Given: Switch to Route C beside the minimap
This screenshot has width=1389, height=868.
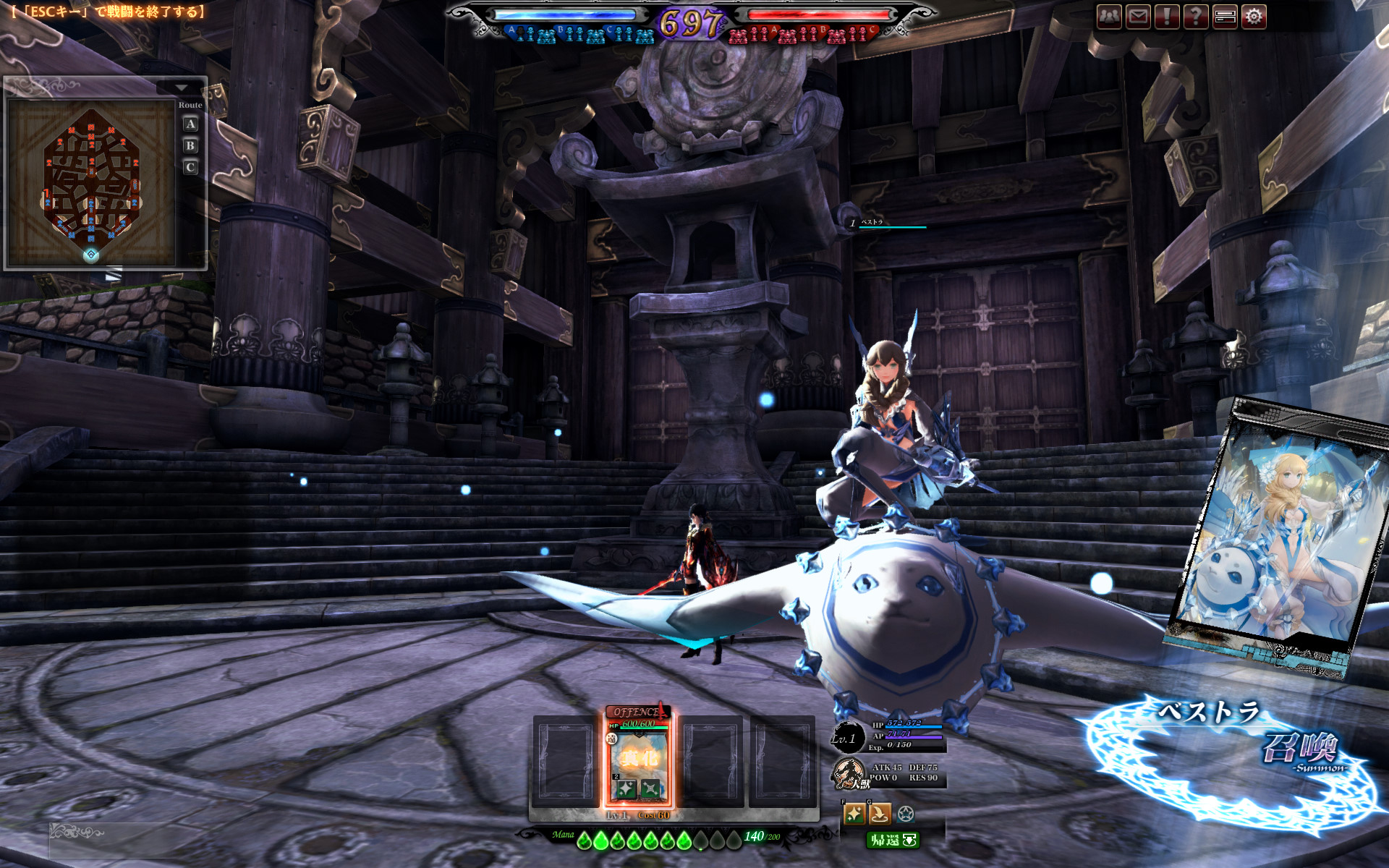Looking at the screenshot, I should [190, 167].
